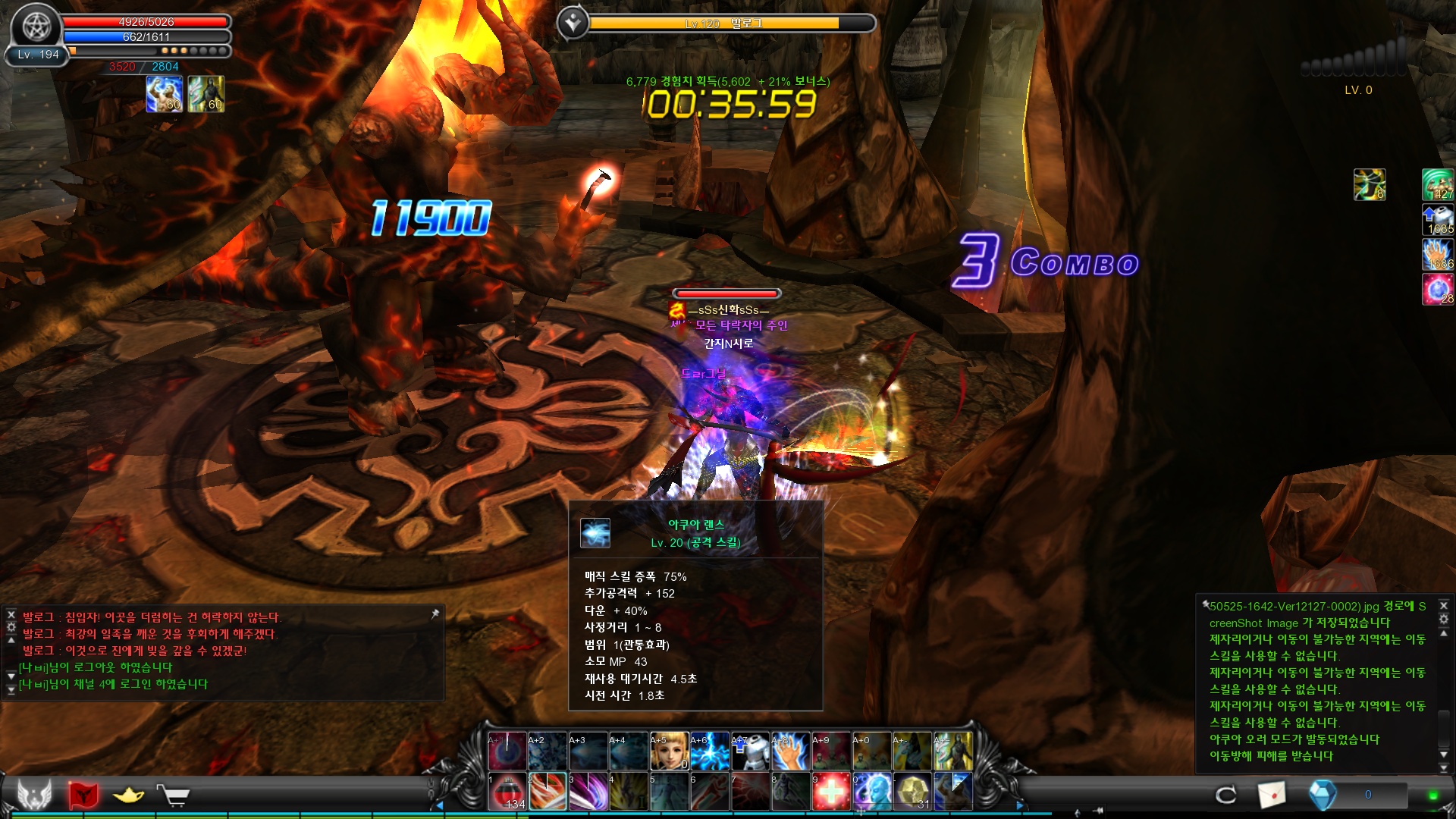Select the blonde character portrait skill slot
This screenshot has height=819, width=1456.
pos(669,752)
